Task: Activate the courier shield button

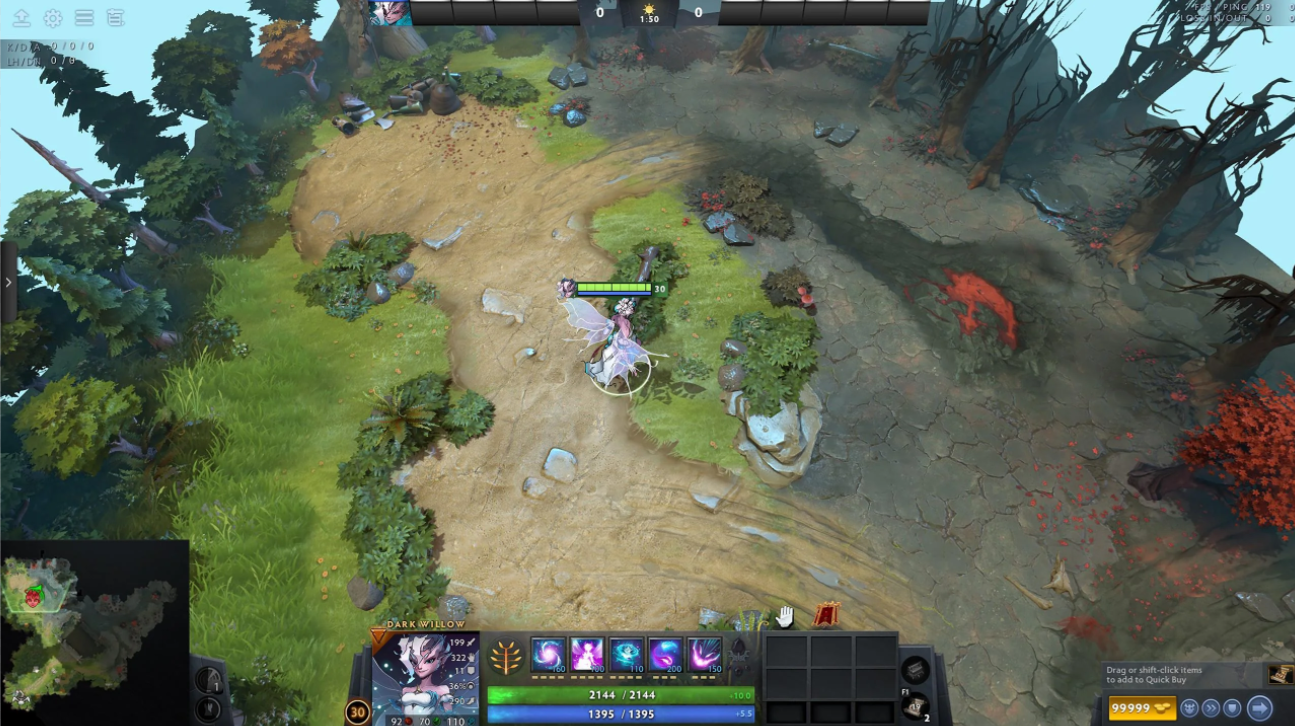Action: click(x=1233, y=708)
